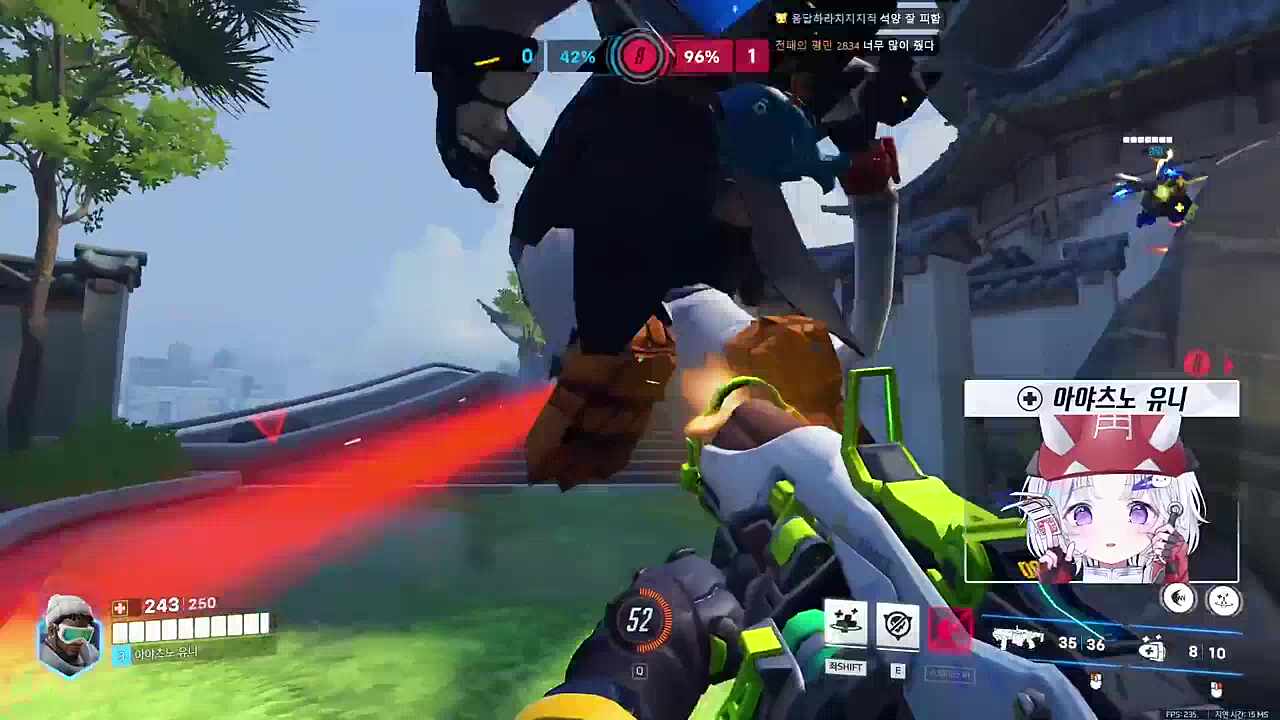Click the wing emblem circle icon

coord(1181,599)
